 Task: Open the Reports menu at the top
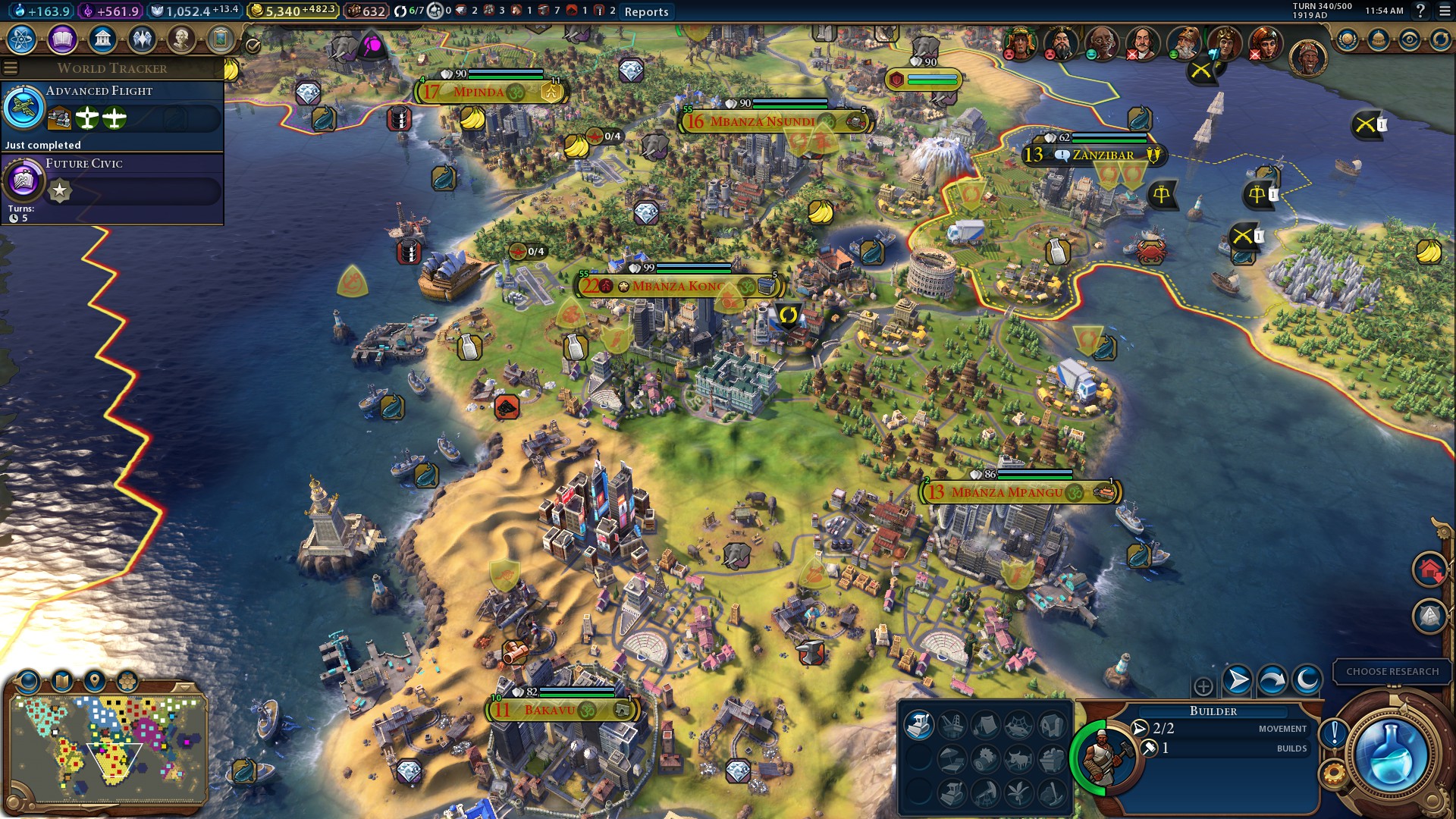pos(645,11)
